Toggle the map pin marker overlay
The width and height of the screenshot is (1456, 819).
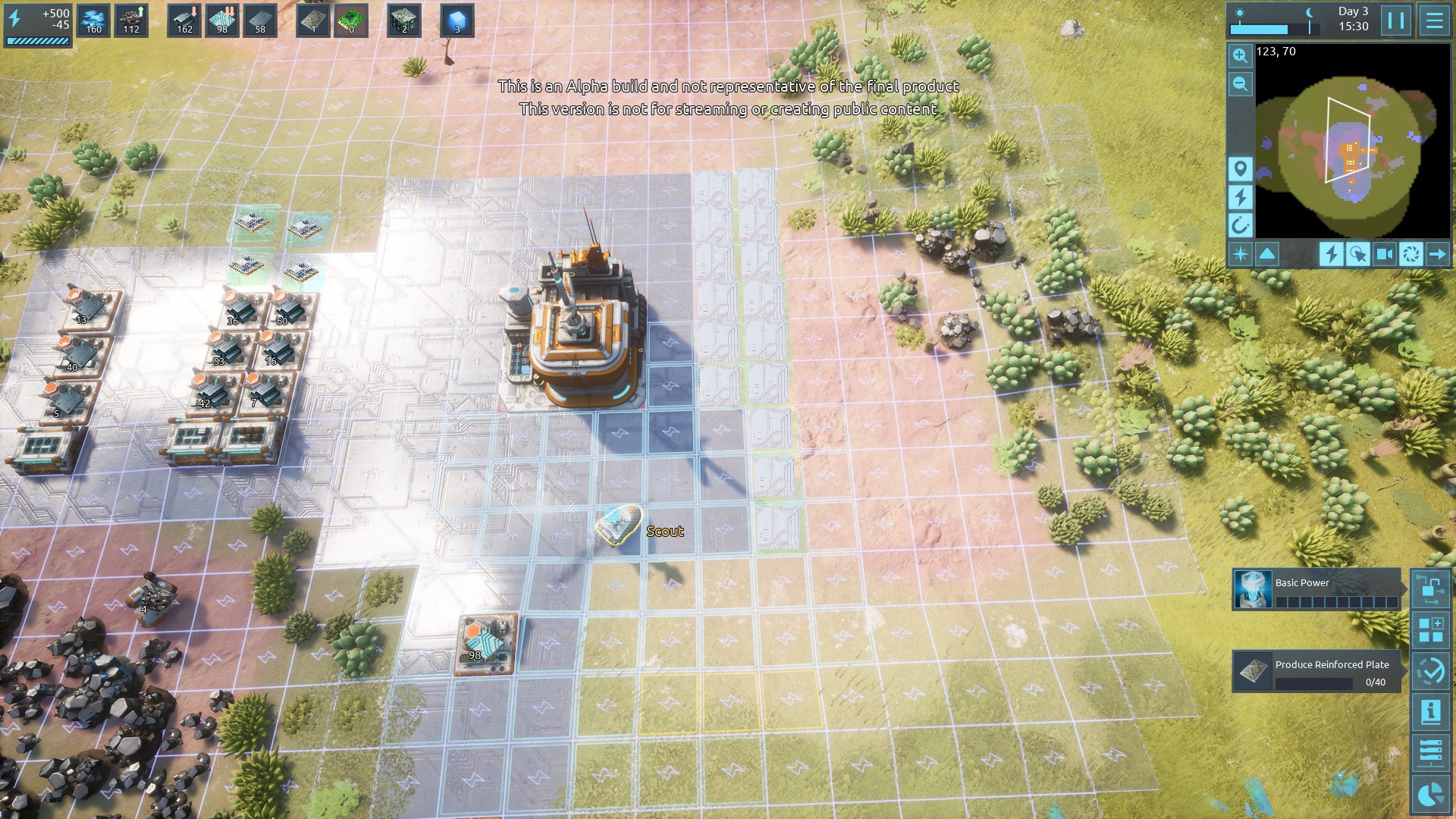[1240, 168]
